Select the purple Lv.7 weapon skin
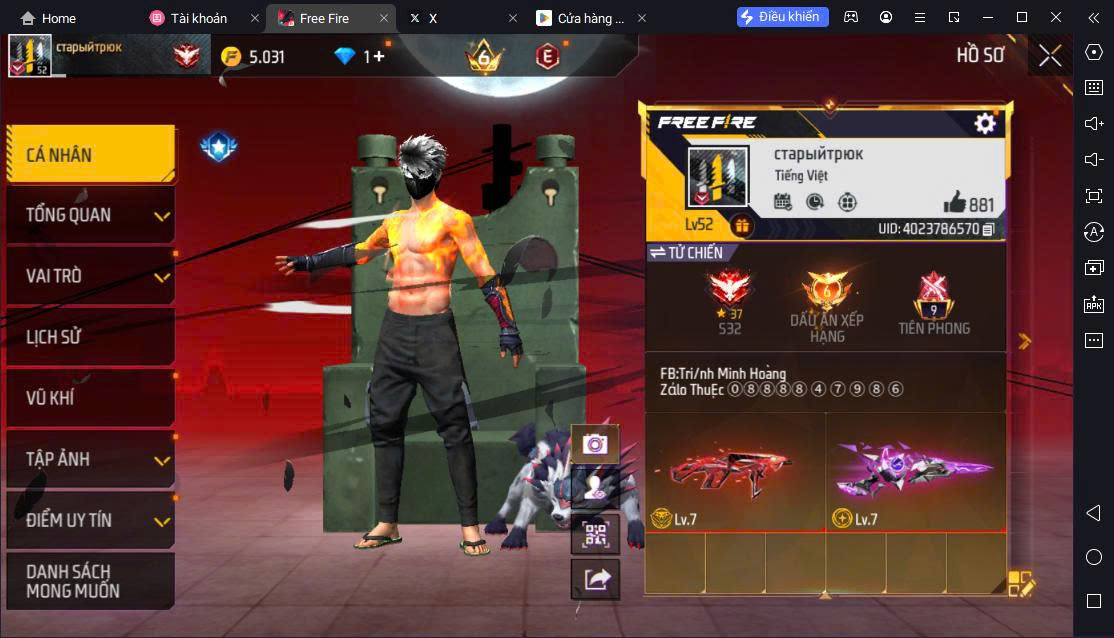1114x638 pixels. coord(916,470)
